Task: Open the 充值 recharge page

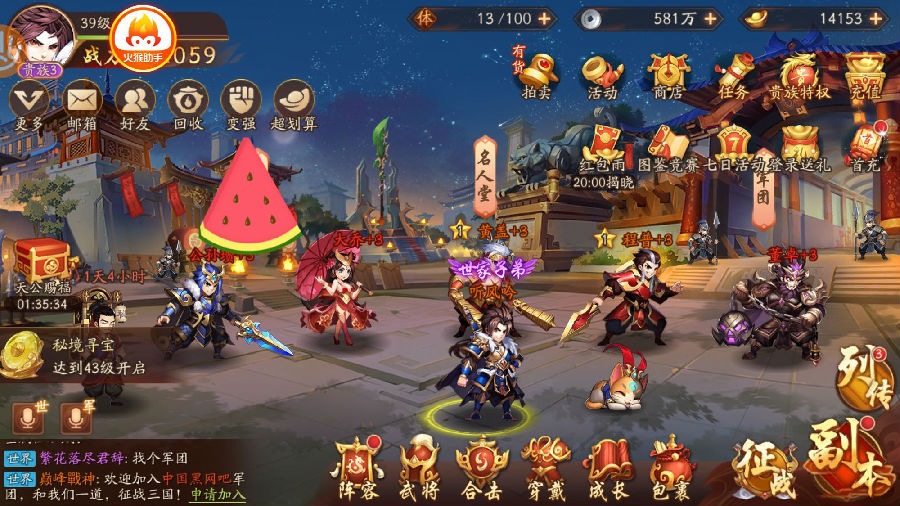Action: [x=864, y=73]
